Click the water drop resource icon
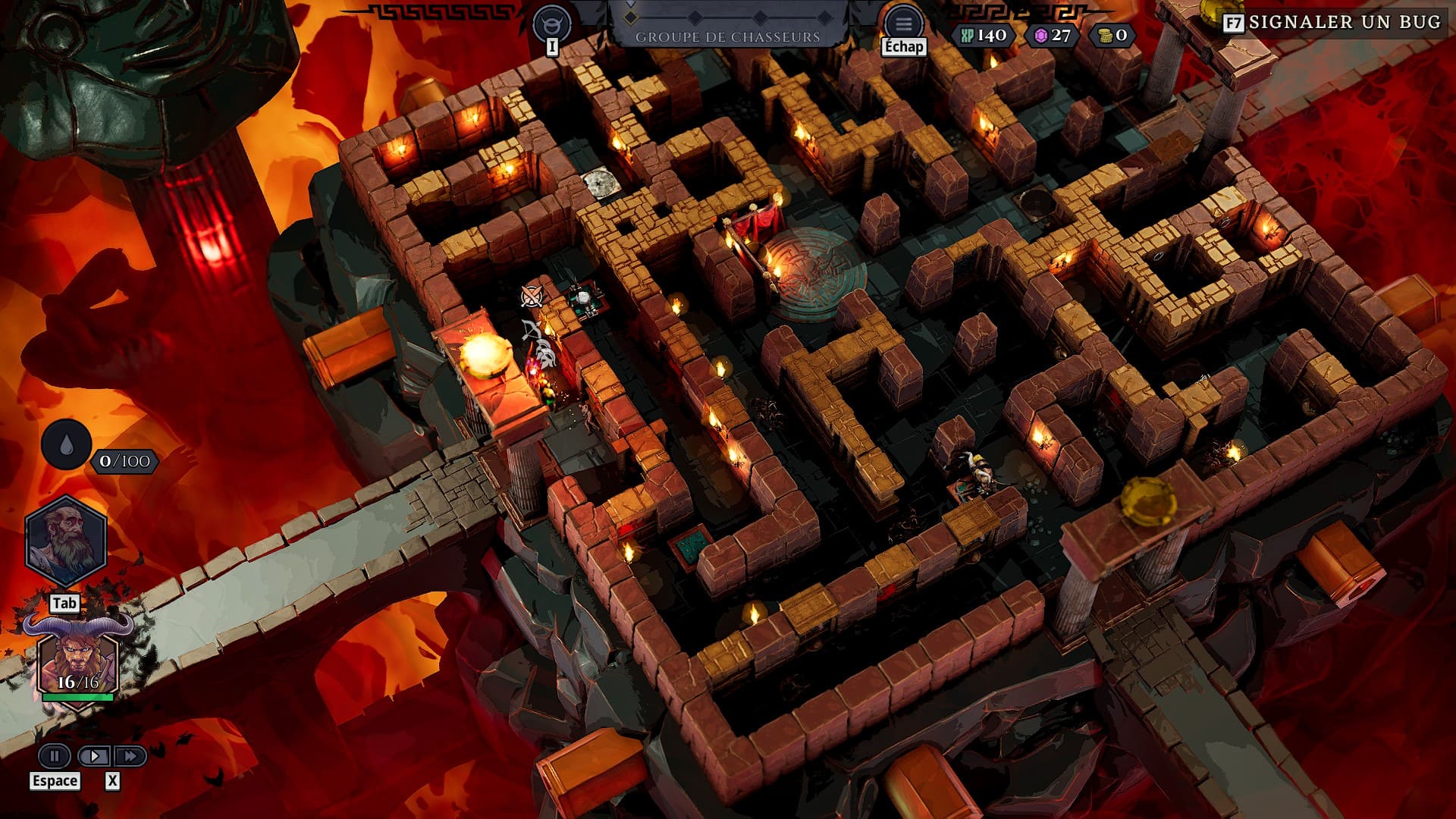This screenshot has width=1456, height=819. (67, 445)
